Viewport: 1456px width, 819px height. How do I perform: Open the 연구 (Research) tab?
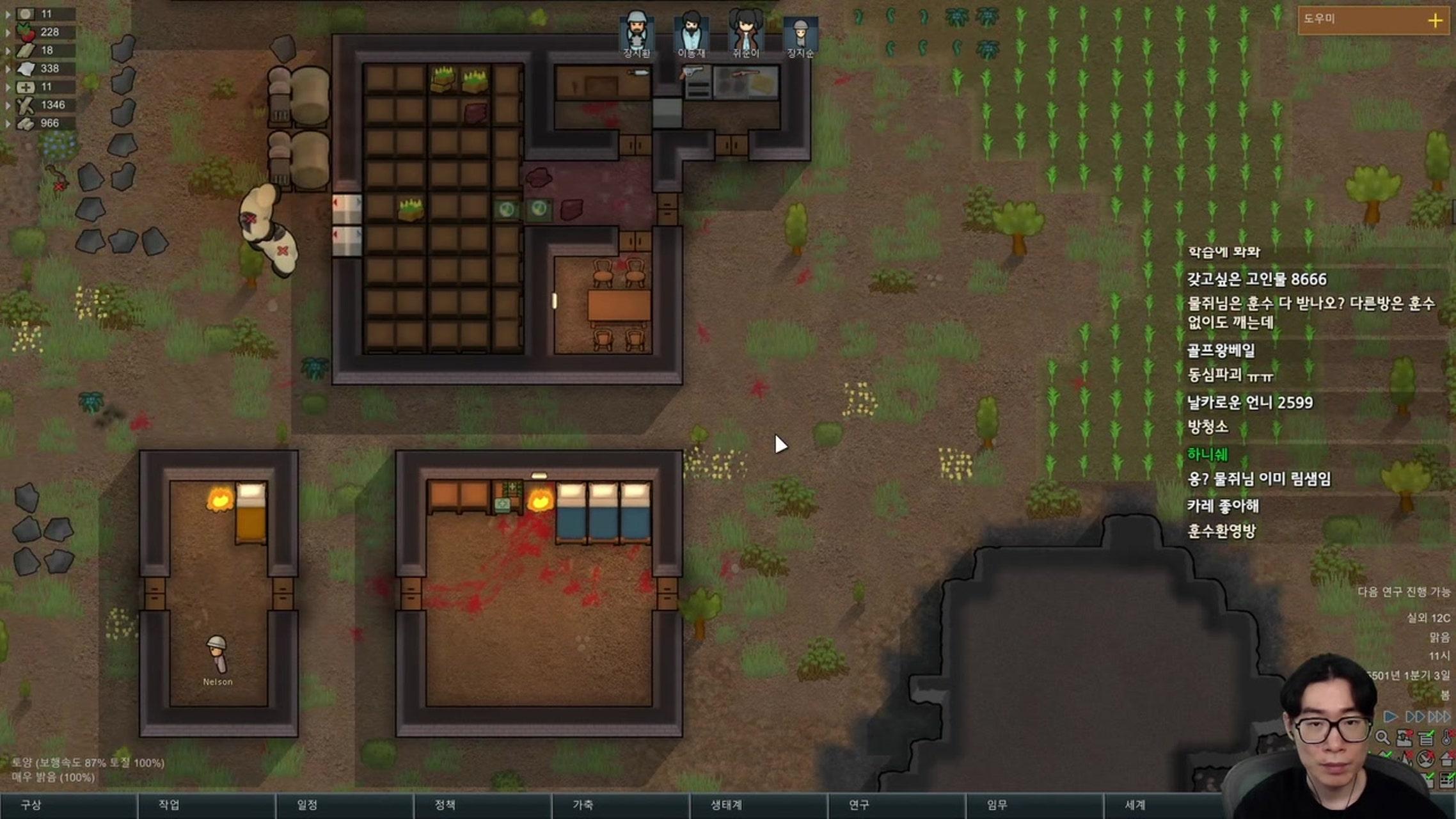(x=859, y=805)
